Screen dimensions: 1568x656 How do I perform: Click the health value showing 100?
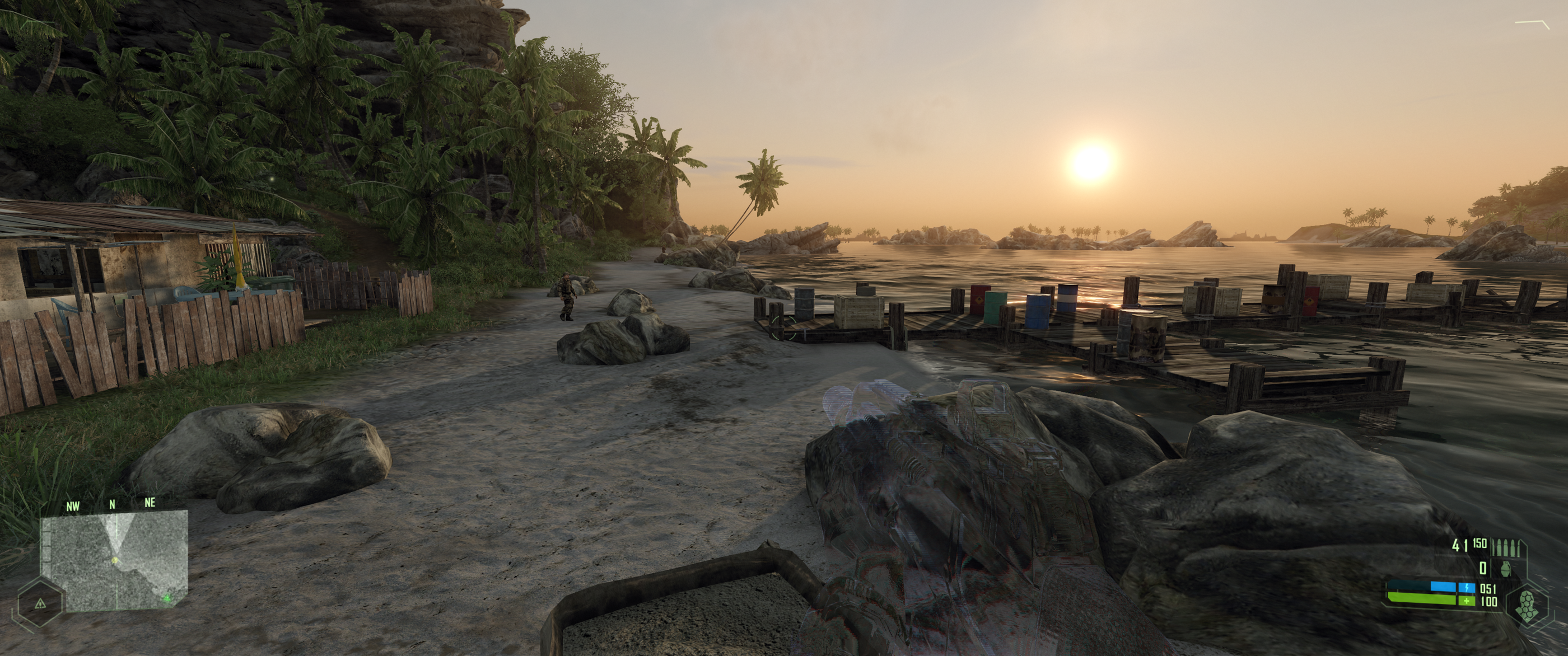point(1489,602)
